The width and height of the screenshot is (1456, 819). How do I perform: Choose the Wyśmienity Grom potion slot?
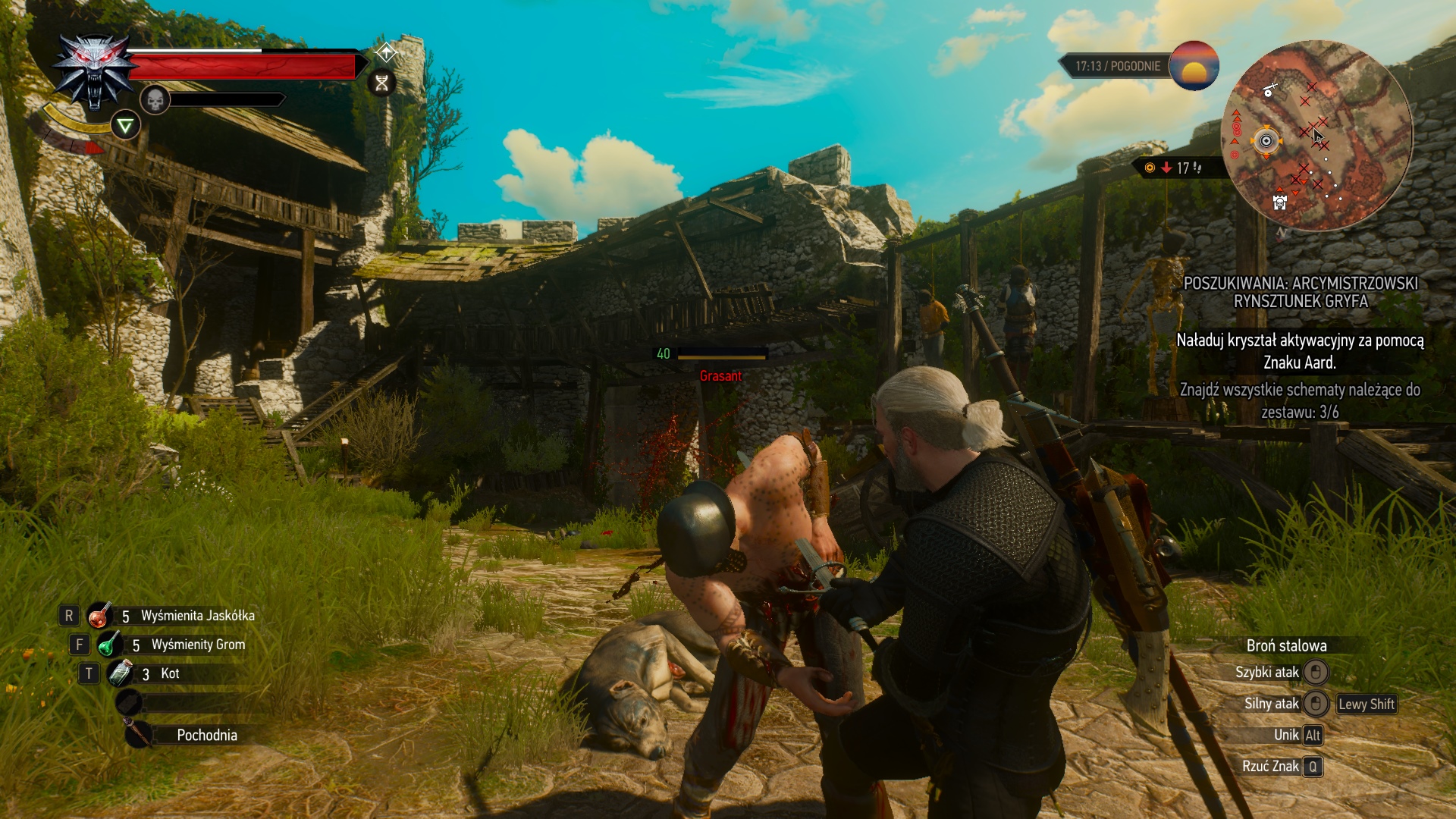(108, 645)
